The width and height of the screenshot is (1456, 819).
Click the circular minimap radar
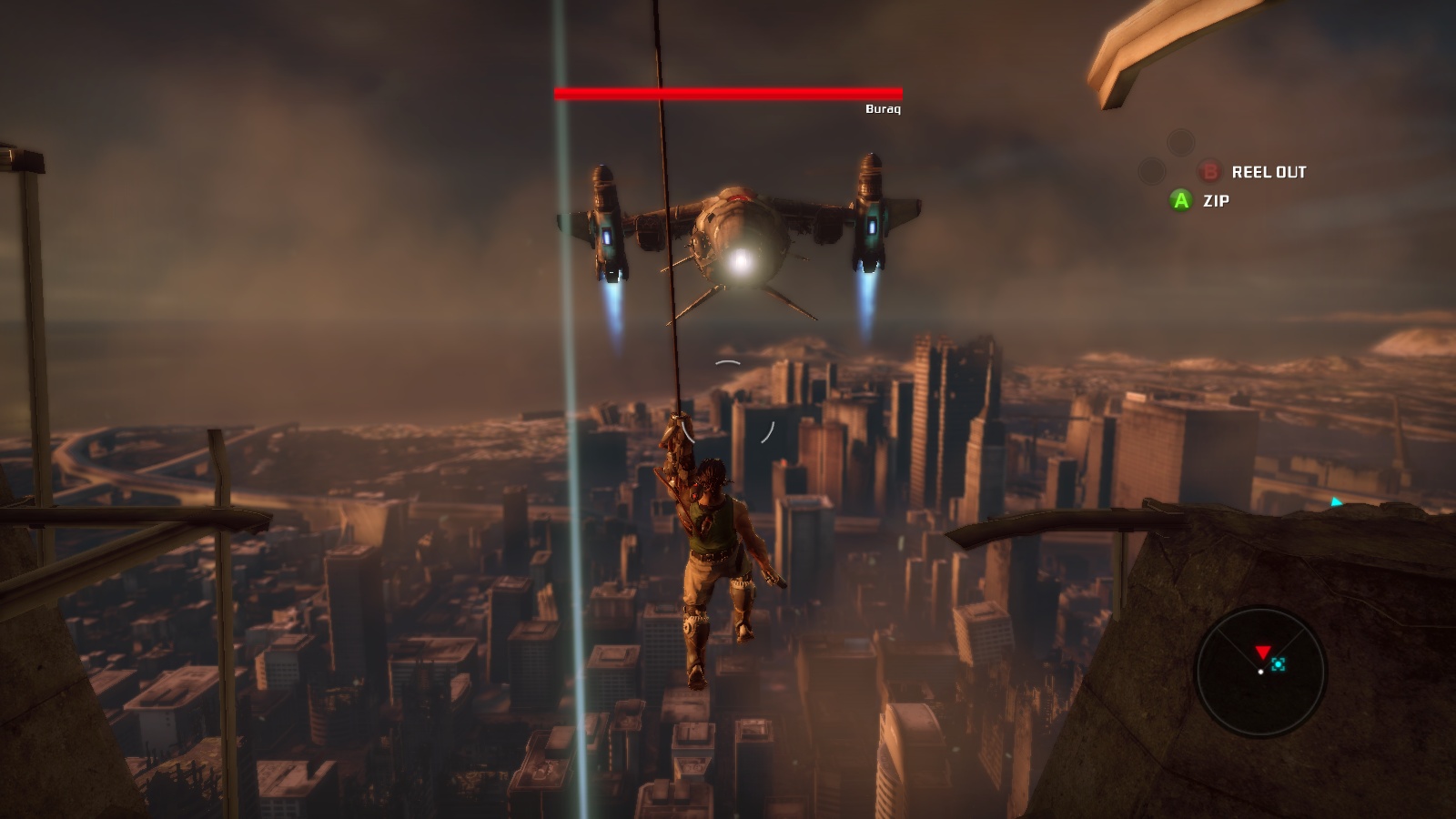[x=1260, y=672]
